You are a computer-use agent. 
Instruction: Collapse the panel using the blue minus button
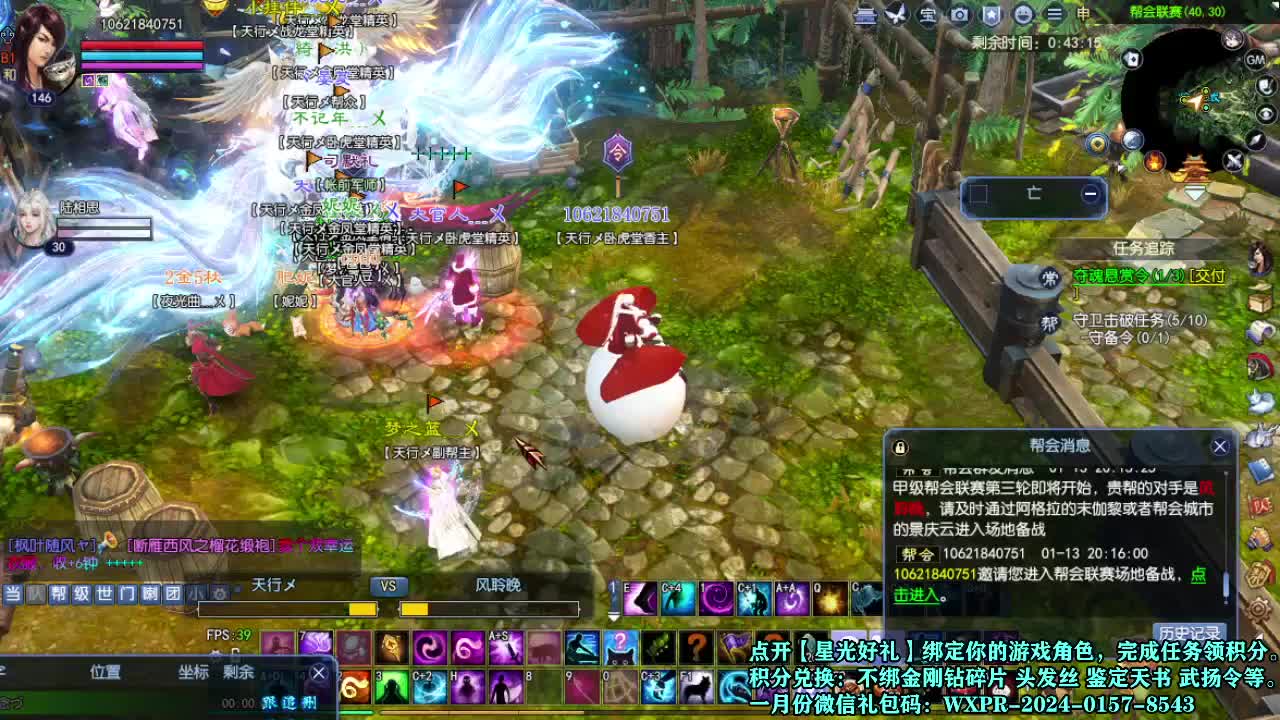coord(1091,194)
